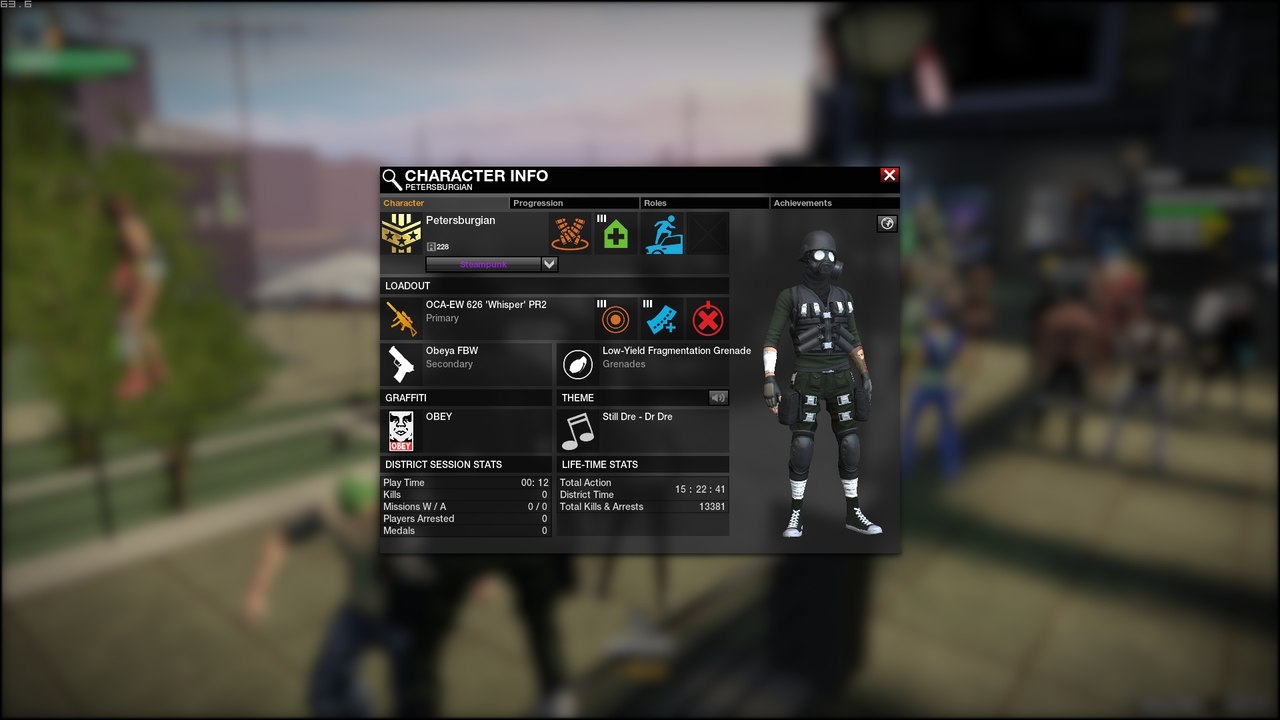Image resolution: width=1280 pixels, height=720 pixels.
Task: Close the Character Info window
Action: click(x=889, y=175)
